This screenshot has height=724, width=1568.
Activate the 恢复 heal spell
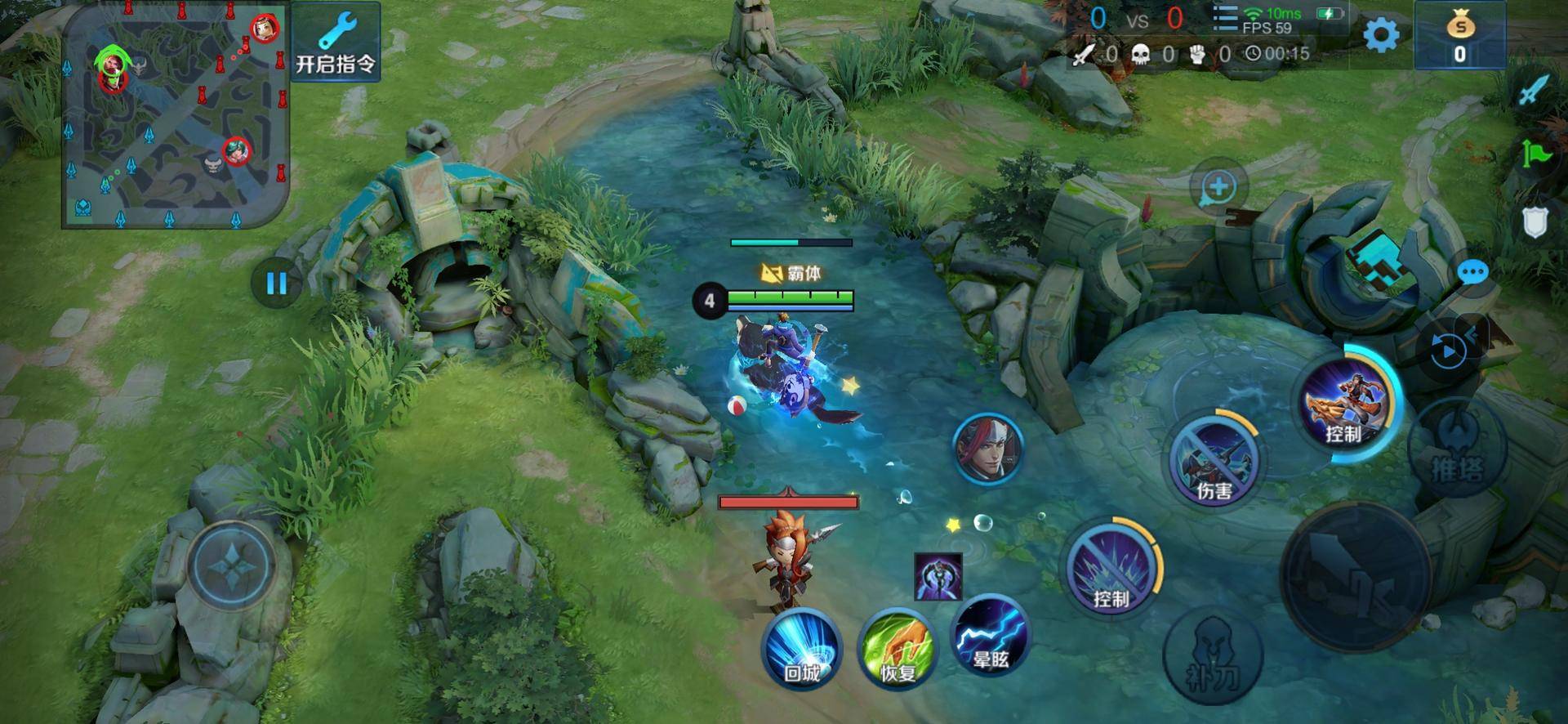897,650
